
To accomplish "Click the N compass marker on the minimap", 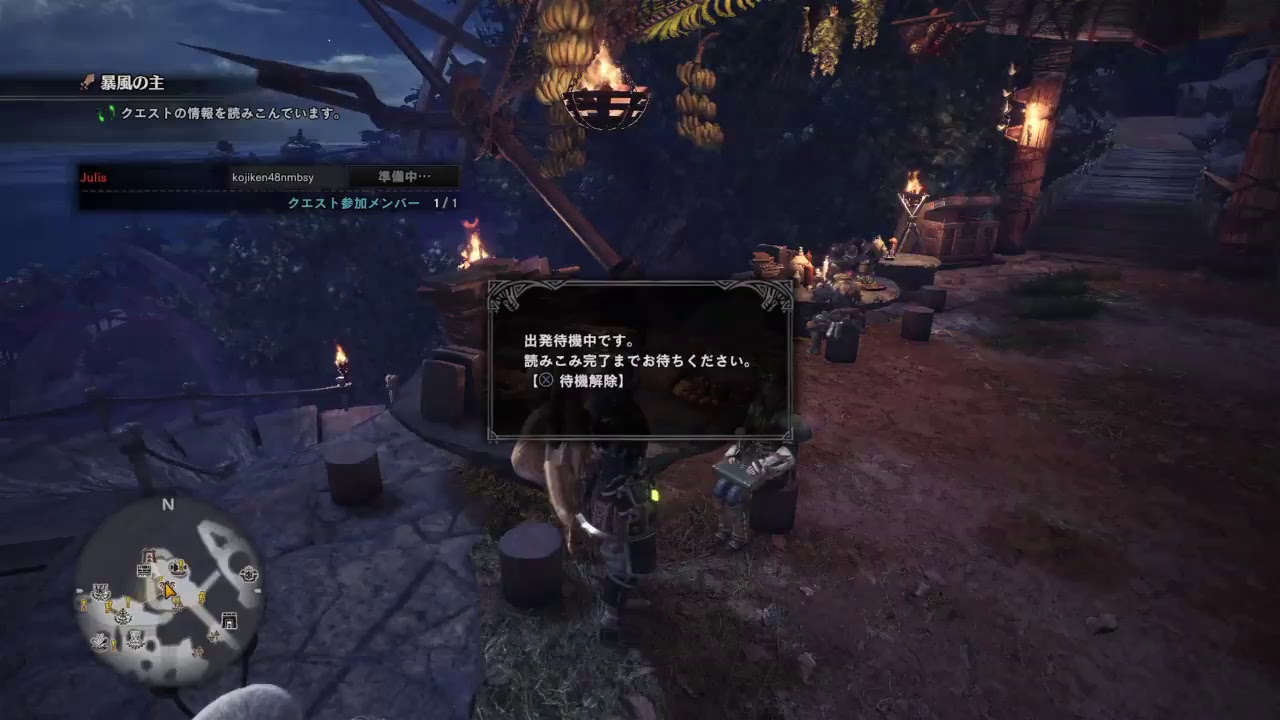I will point(166,505).
